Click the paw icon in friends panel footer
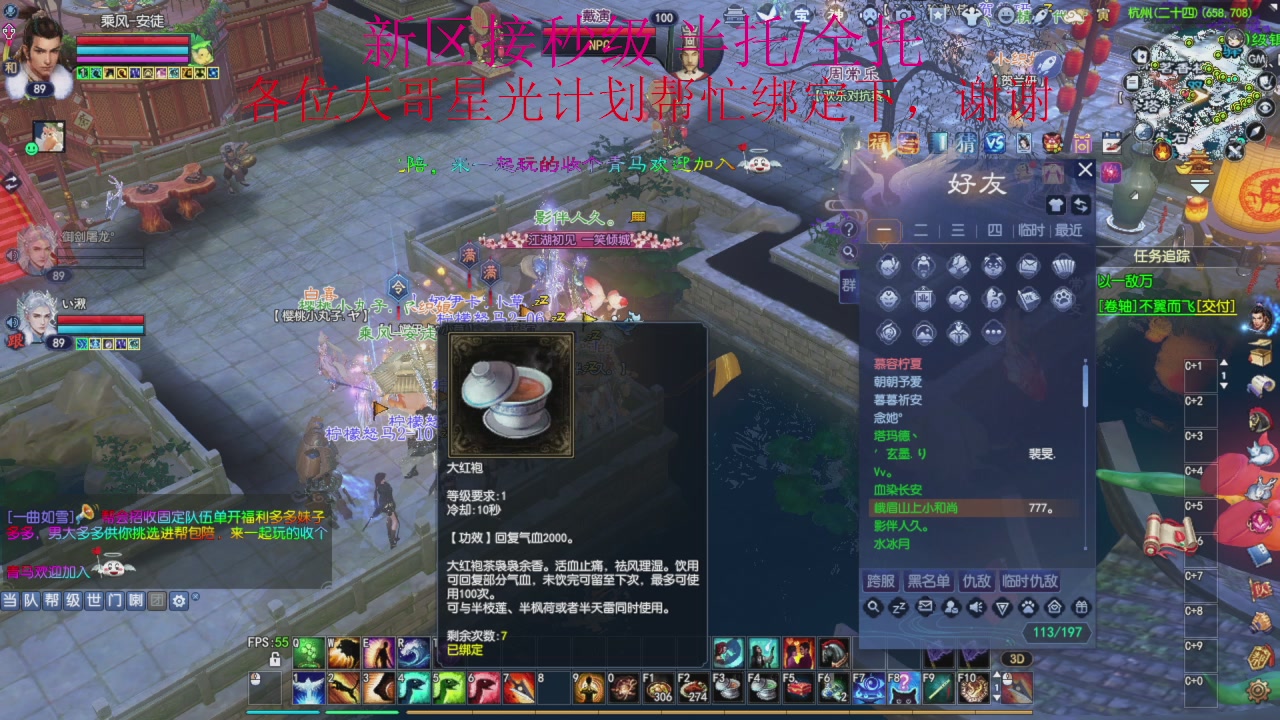 (x=1027, y=607)
